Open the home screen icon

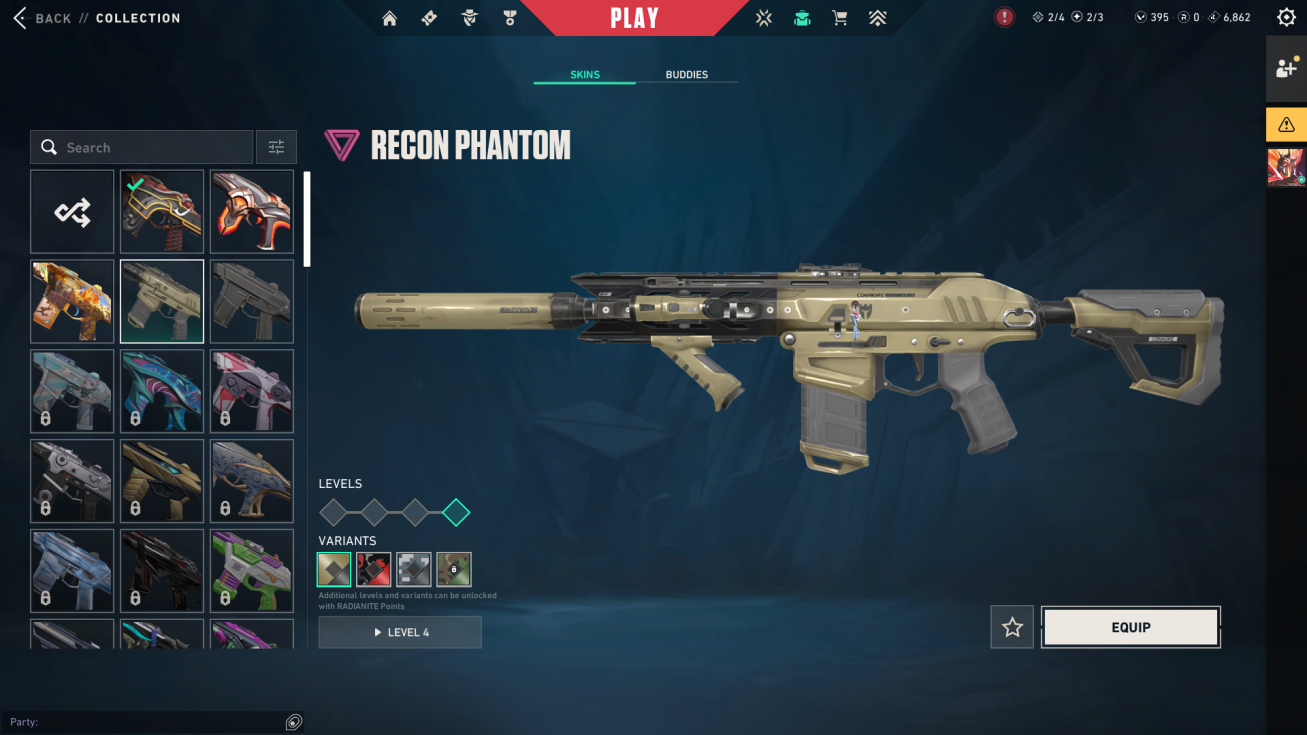pyautogui.click(x=390, y=18)
